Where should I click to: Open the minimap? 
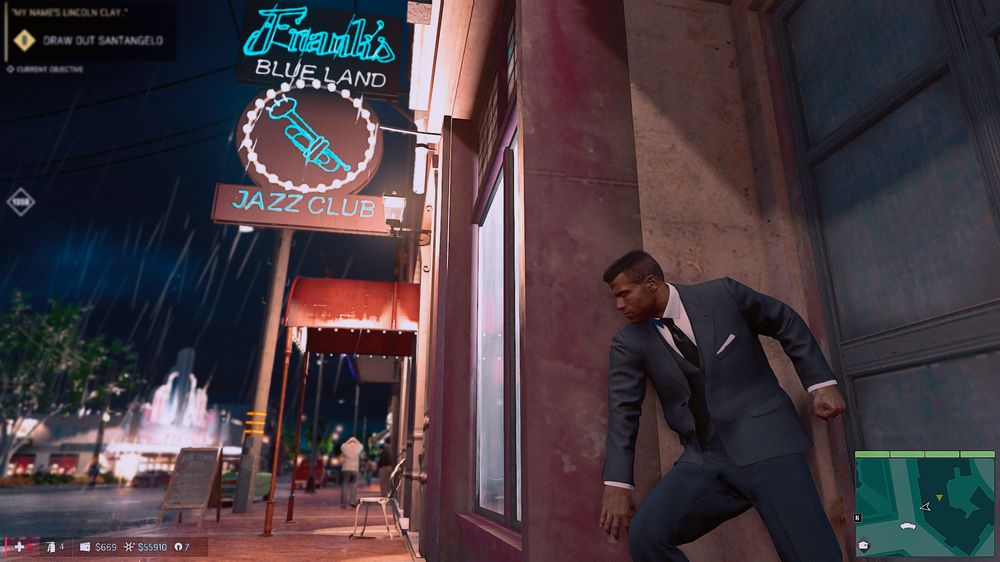pos(924,503)
